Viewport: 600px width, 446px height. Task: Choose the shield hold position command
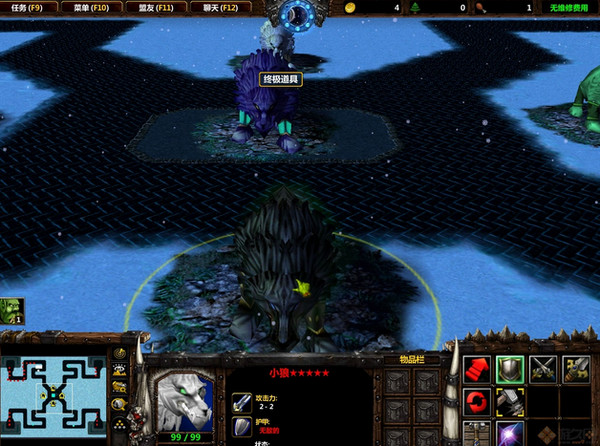511,368
